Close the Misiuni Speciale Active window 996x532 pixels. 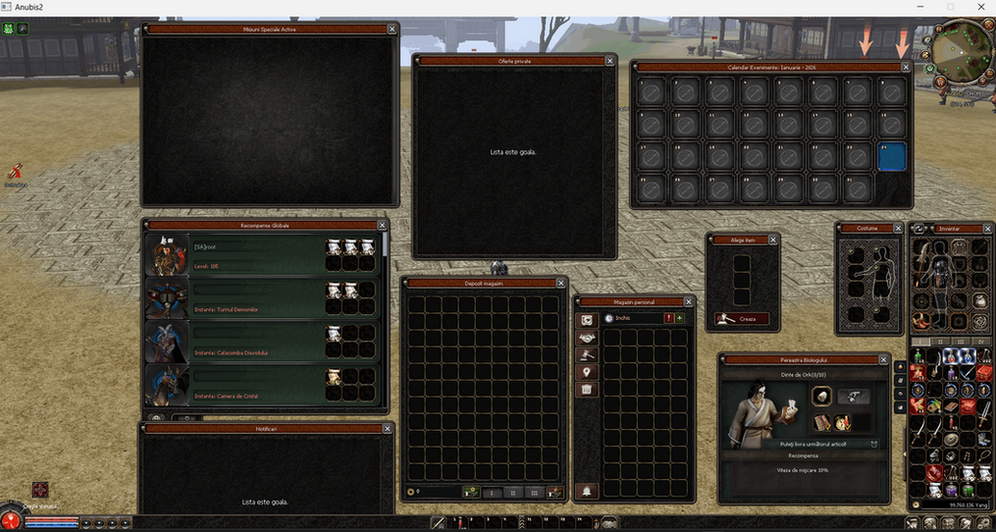[392, 30]
